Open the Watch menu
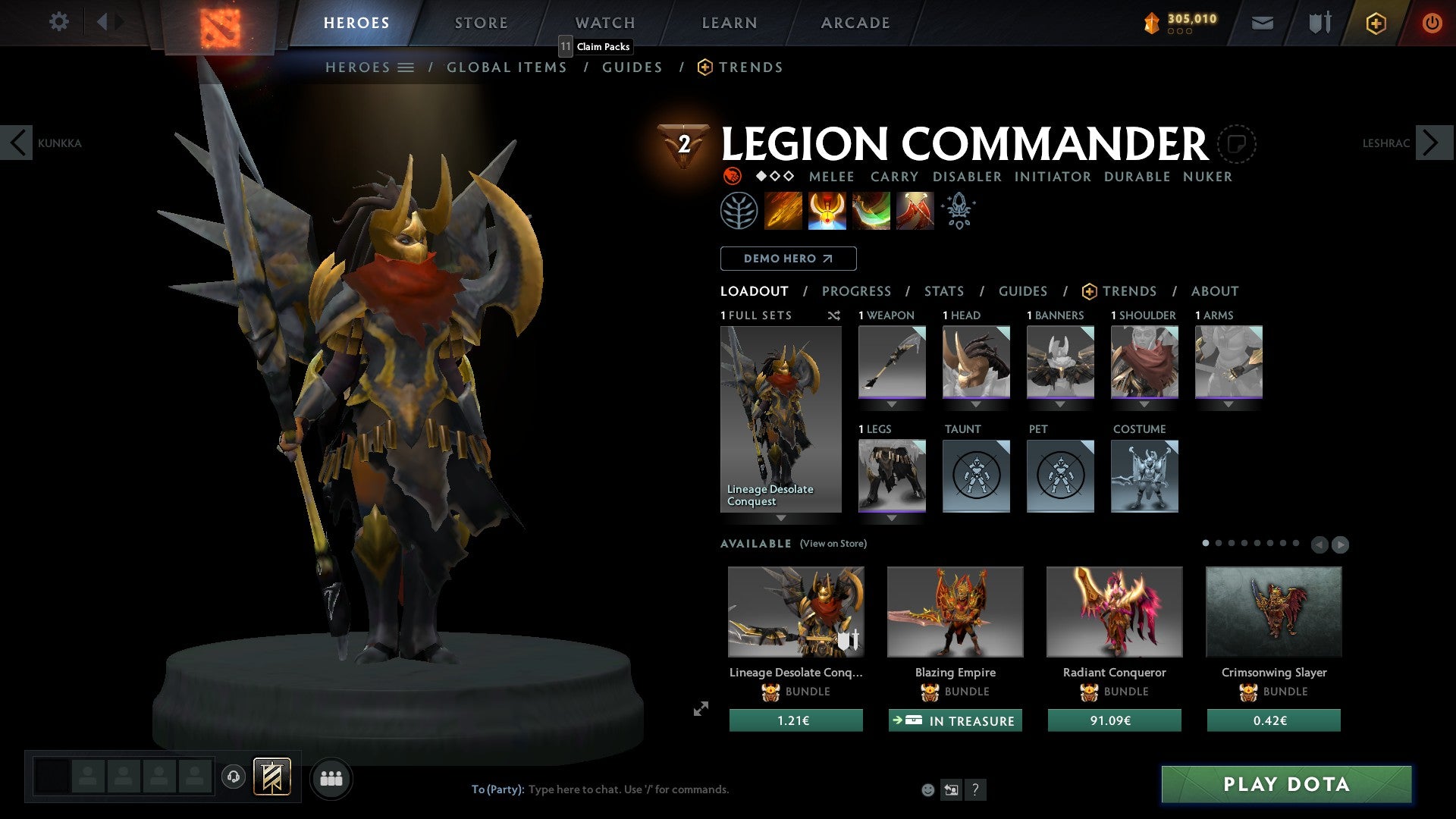Screen dimensions: 1456x819 (604, 22)
